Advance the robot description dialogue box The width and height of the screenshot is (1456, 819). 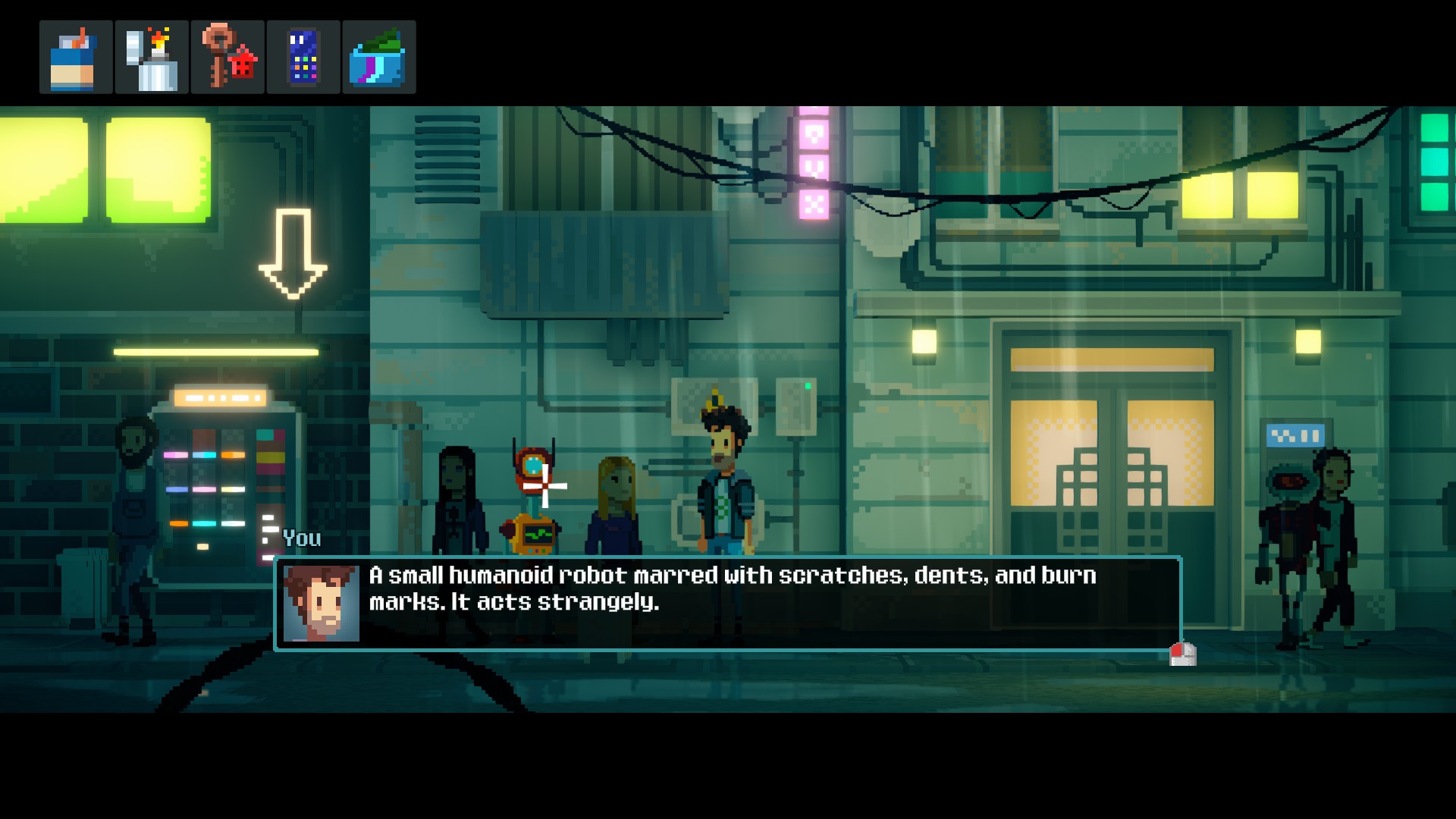tap(1182, 654)
